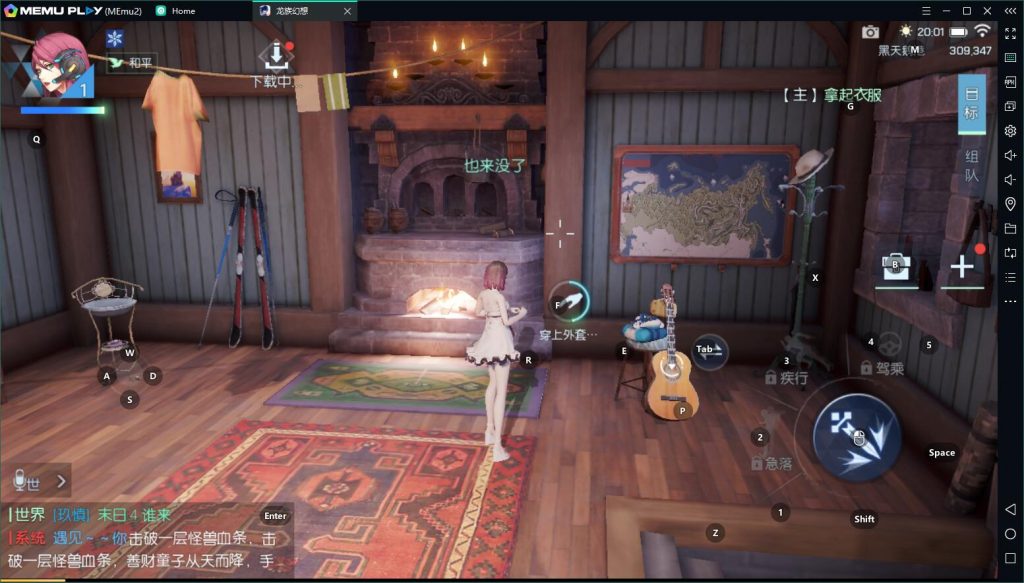The width and height of the screenshot is (1024, 583).
Task: Open the camera screenshot icon
Action: (870, 32)
